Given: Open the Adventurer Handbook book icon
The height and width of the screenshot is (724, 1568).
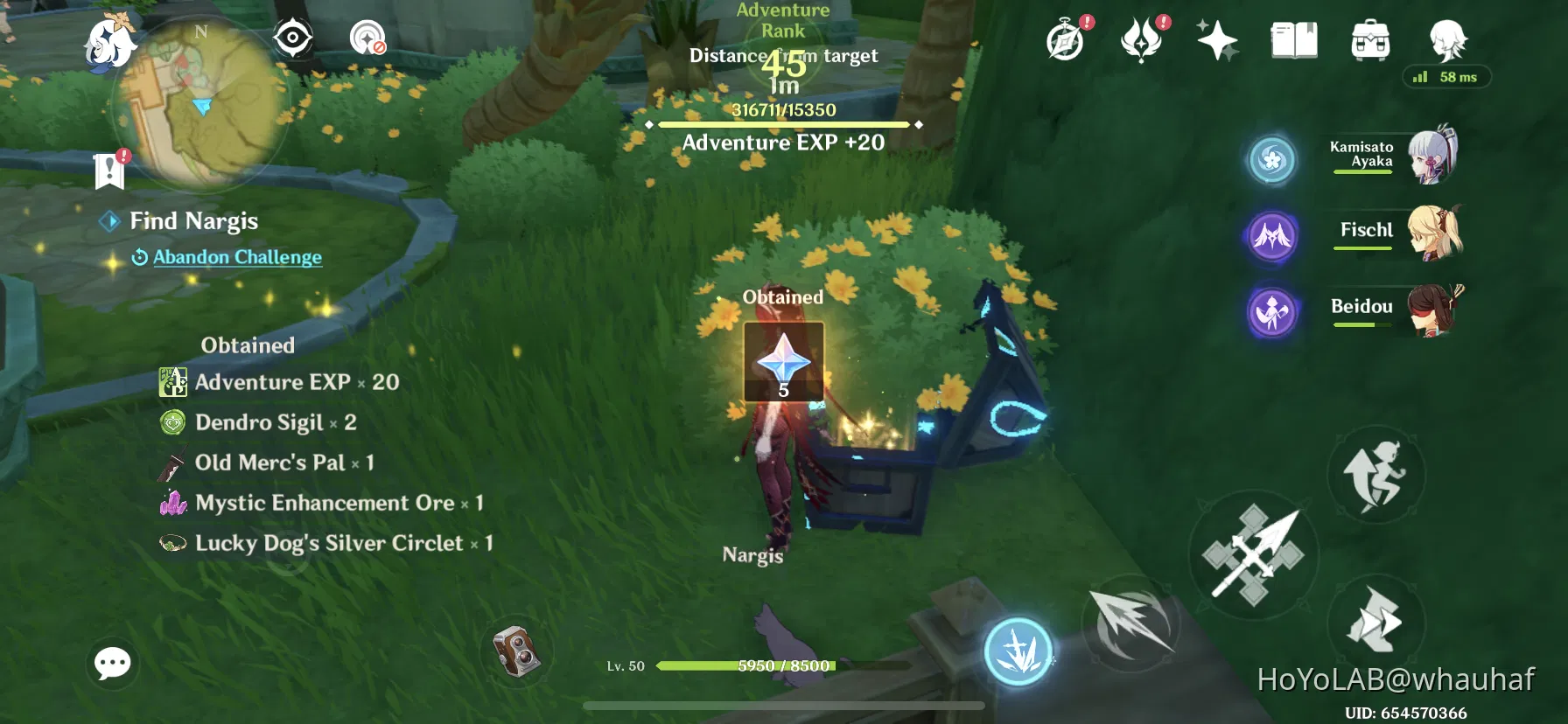Looking at the screenshot, I should (x=1295, y=39).
